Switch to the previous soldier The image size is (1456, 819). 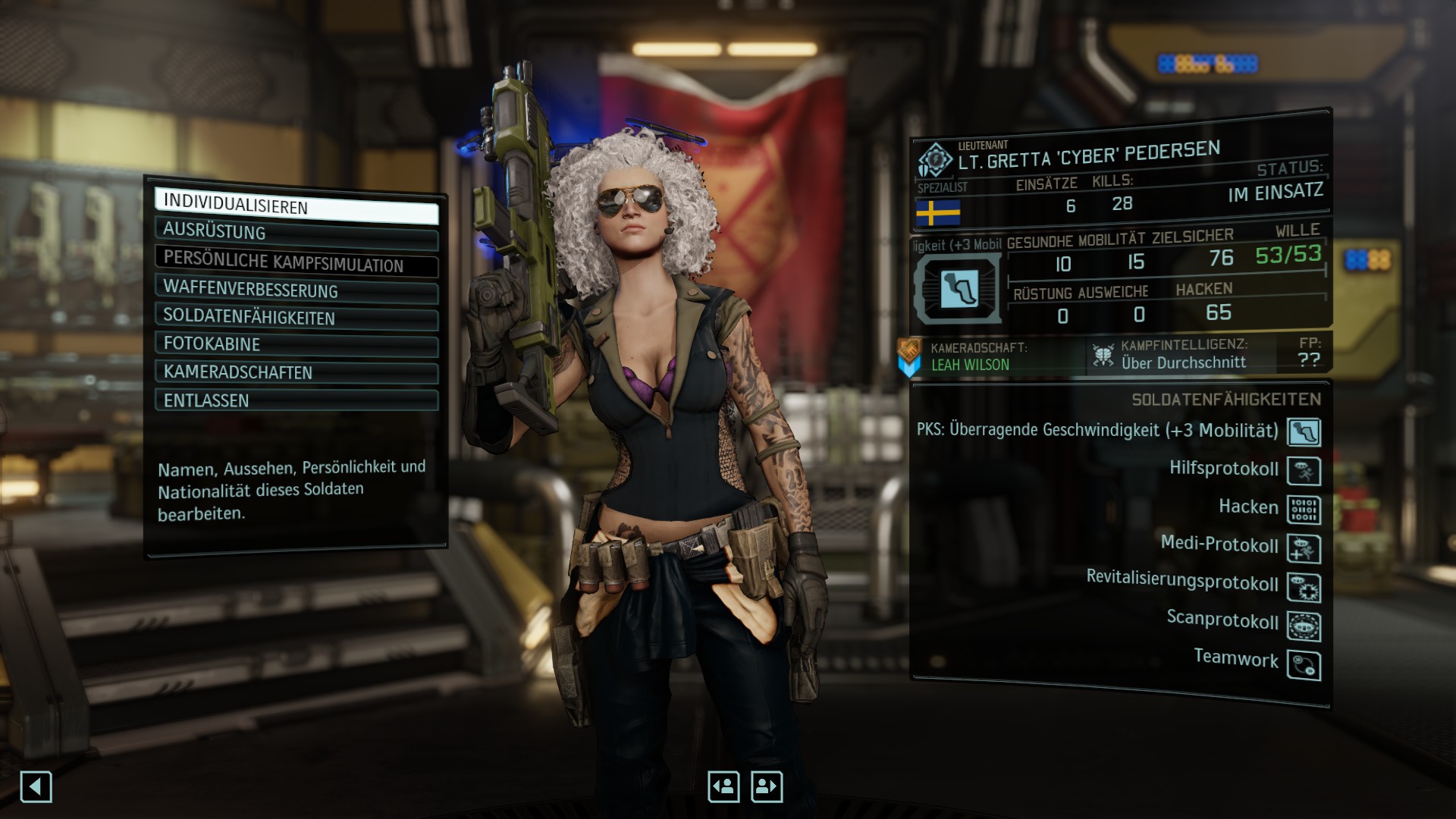(x=723, y=787)
